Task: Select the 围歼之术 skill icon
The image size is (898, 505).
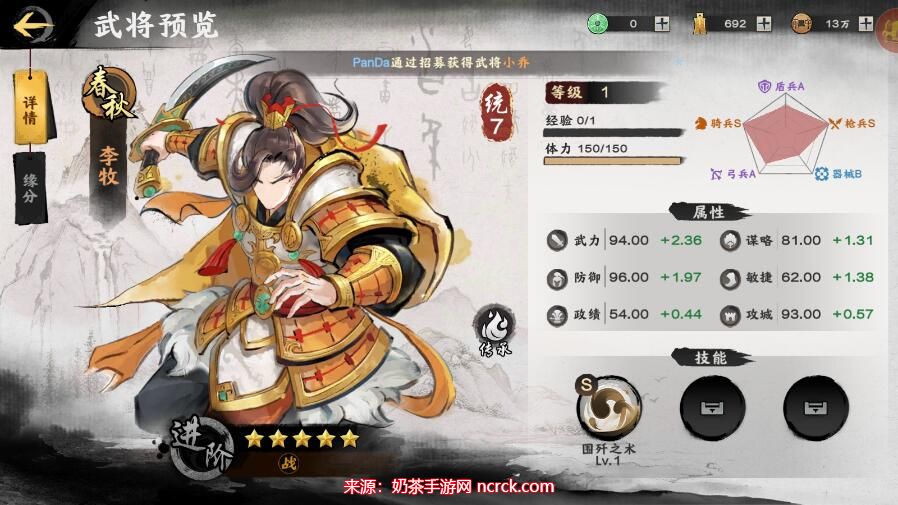Action: (608, 408)
